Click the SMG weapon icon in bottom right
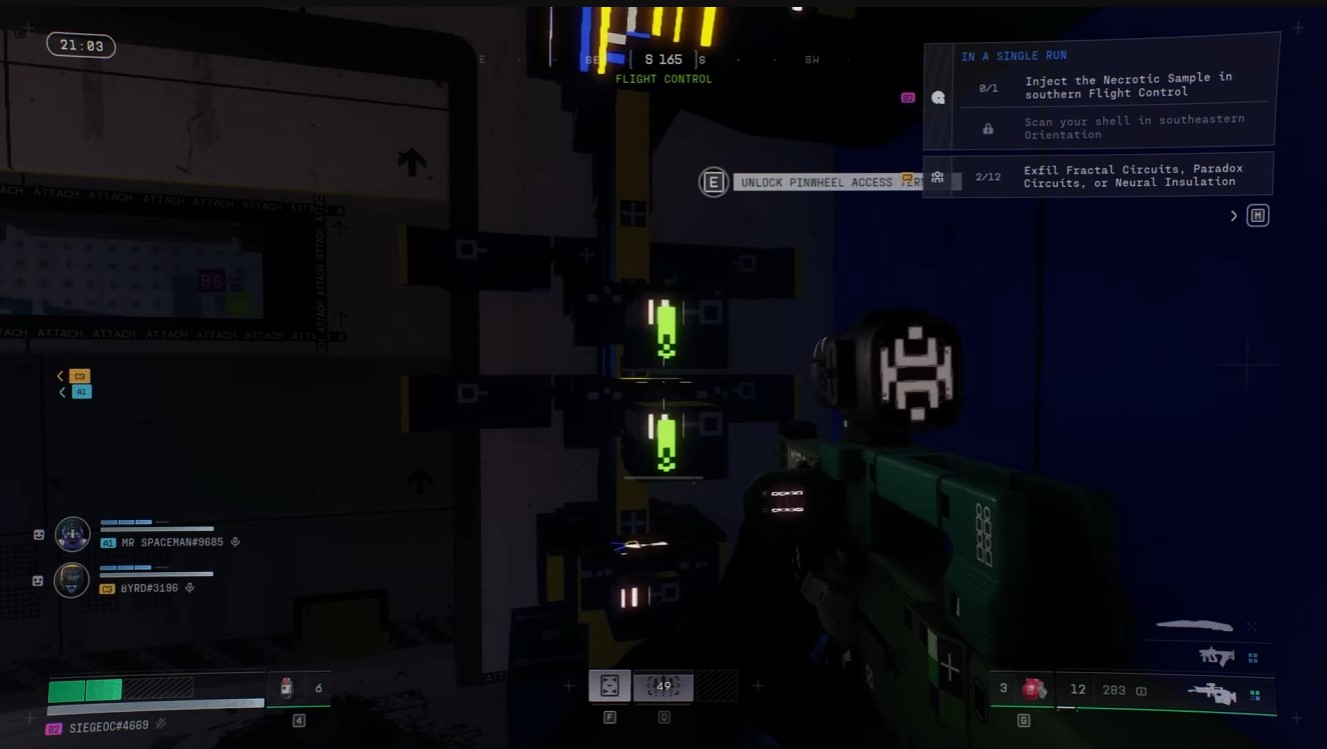The width and height of the screenshot is (1327, 749). [1216, 657]
